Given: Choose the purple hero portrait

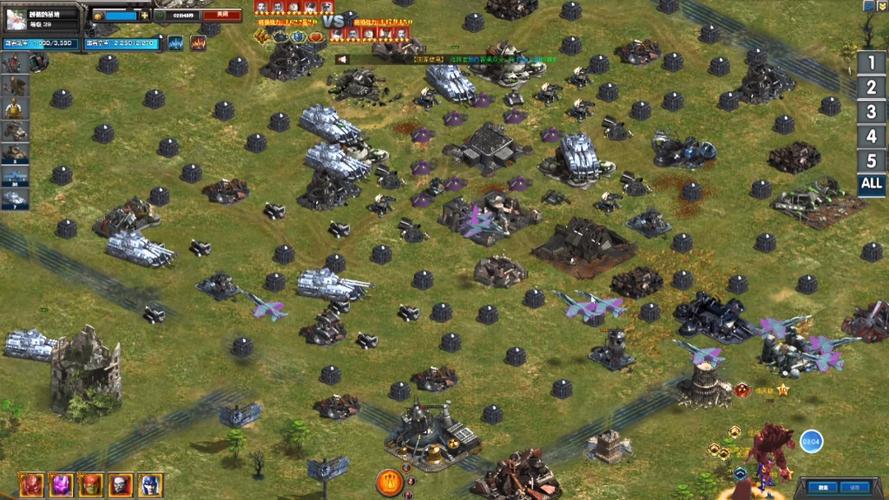Looking at the screenshot, I should pos(61,485).
